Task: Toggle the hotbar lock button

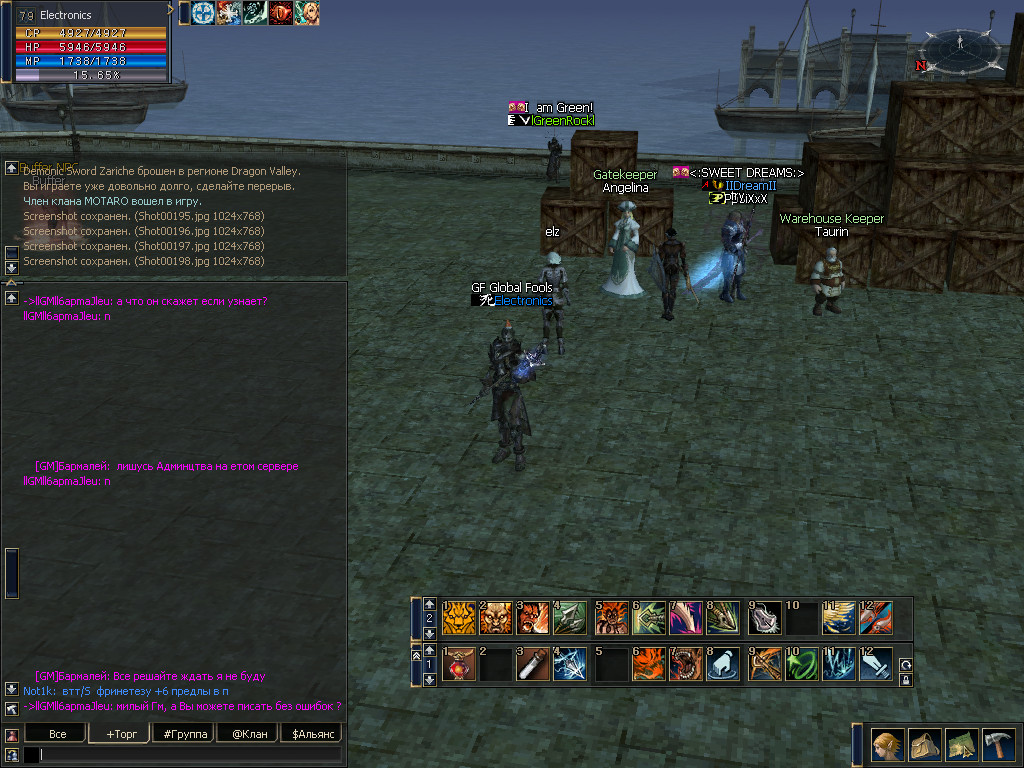Action: [x=906, y=680]
